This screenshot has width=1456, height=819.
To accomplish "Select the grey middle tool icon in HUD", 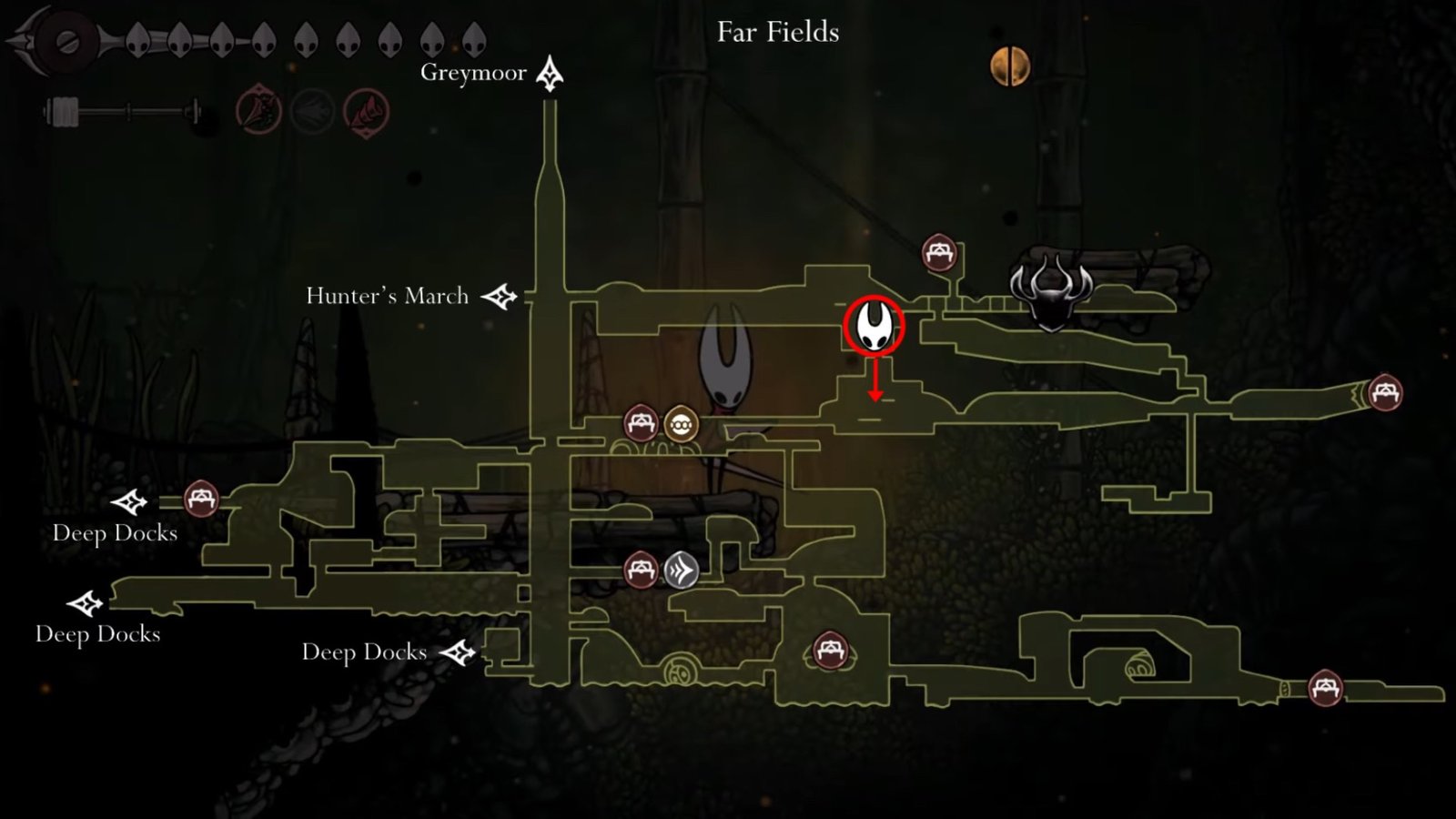I will 312,113.
